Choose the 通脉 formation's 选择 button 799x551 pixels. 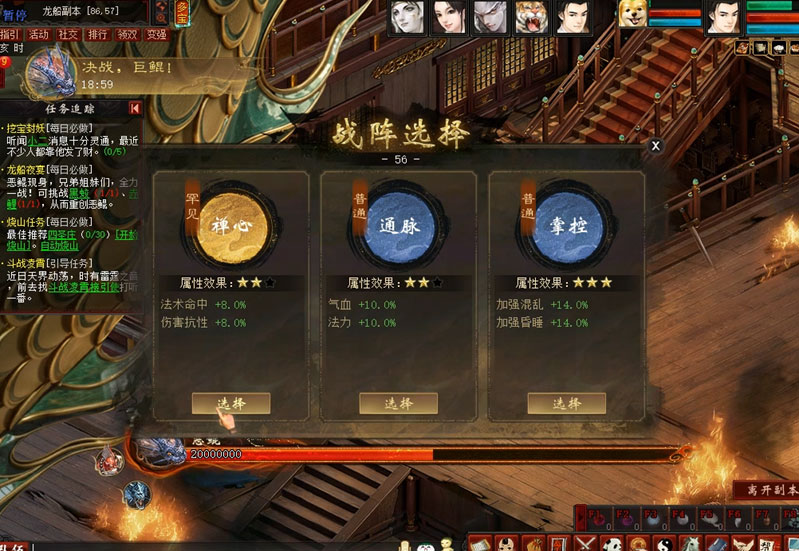click(398, 403)
